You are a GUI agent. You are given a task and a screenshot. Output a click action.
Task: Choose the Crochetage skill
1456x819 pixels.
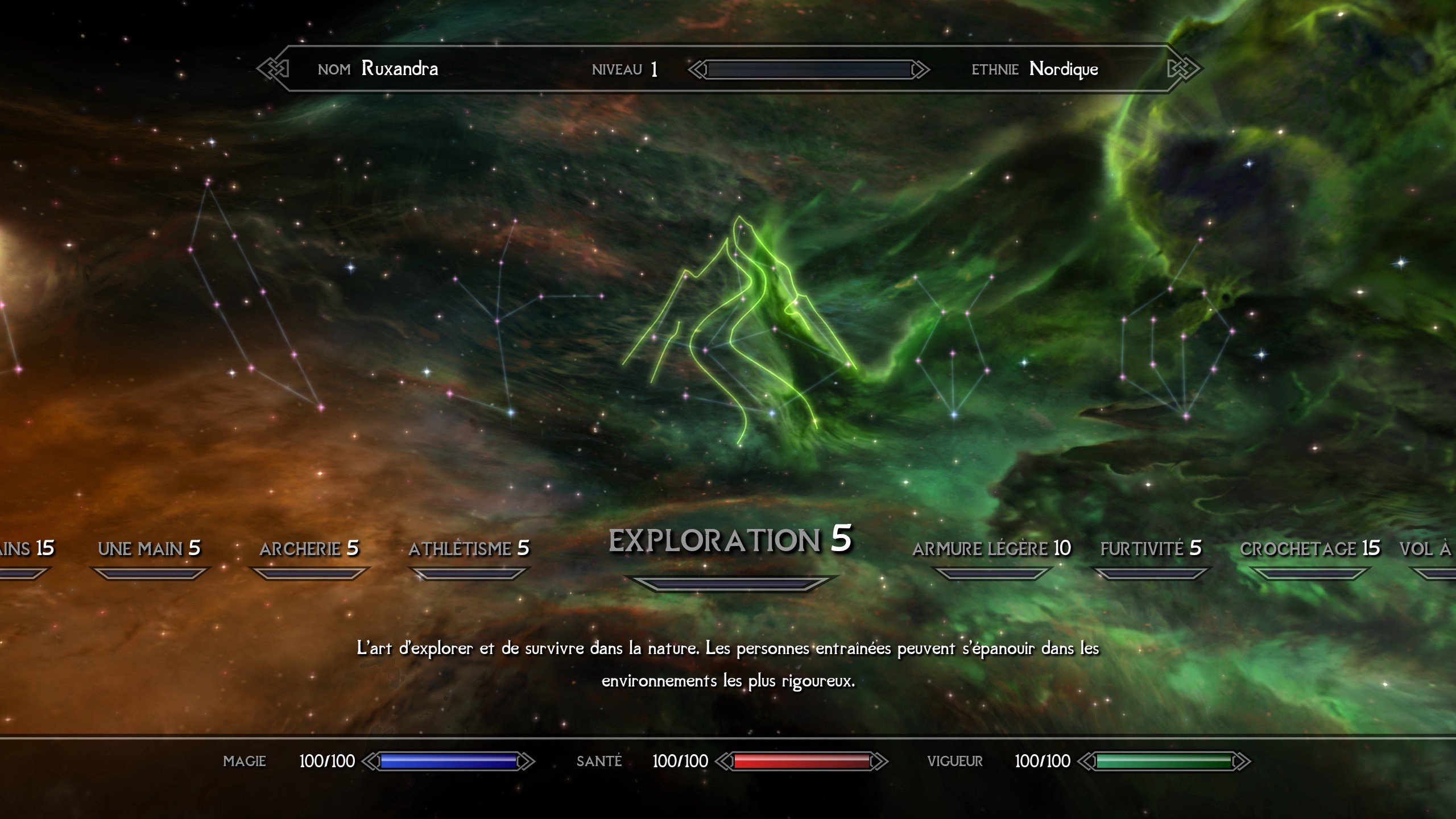1310,548
